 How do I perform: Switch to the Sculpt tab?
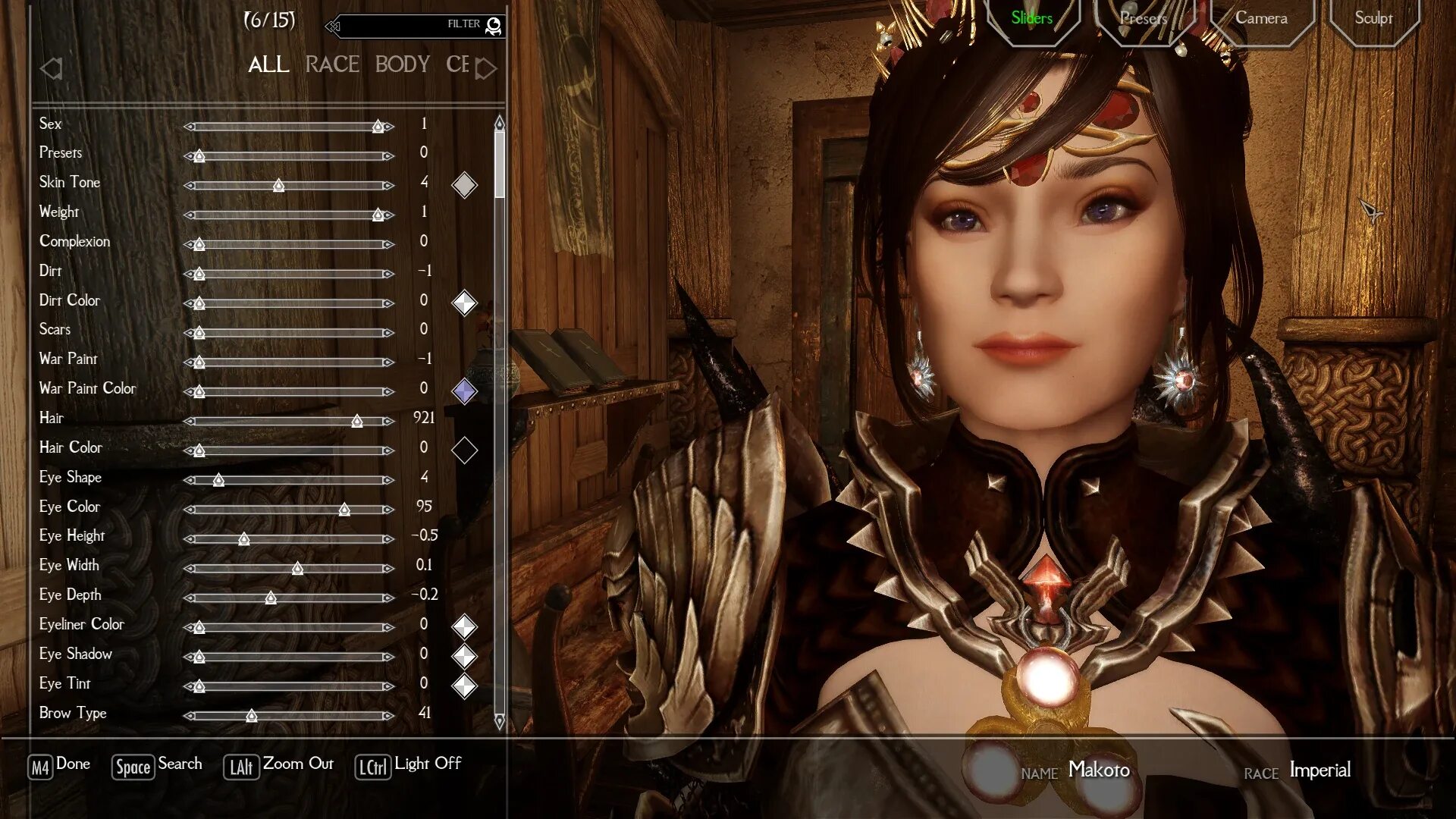click(x=1373, y=18)
